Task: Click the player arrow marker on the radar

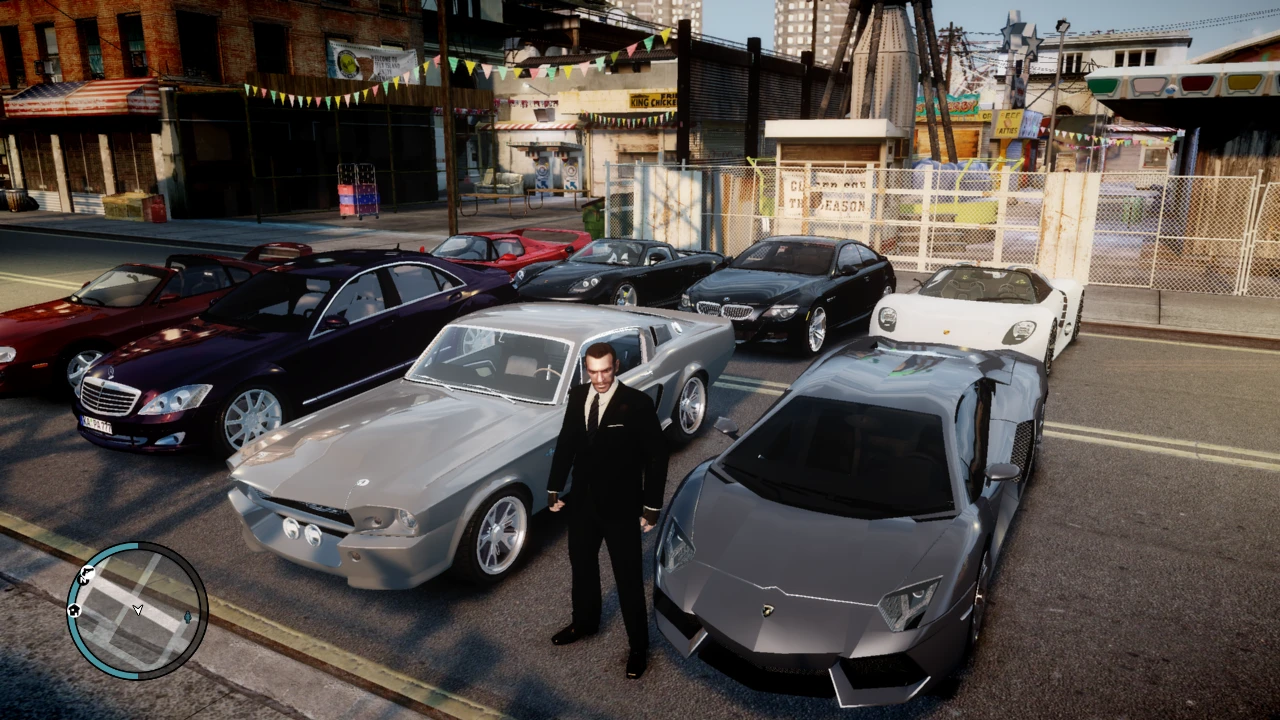Action: point(137,609)
